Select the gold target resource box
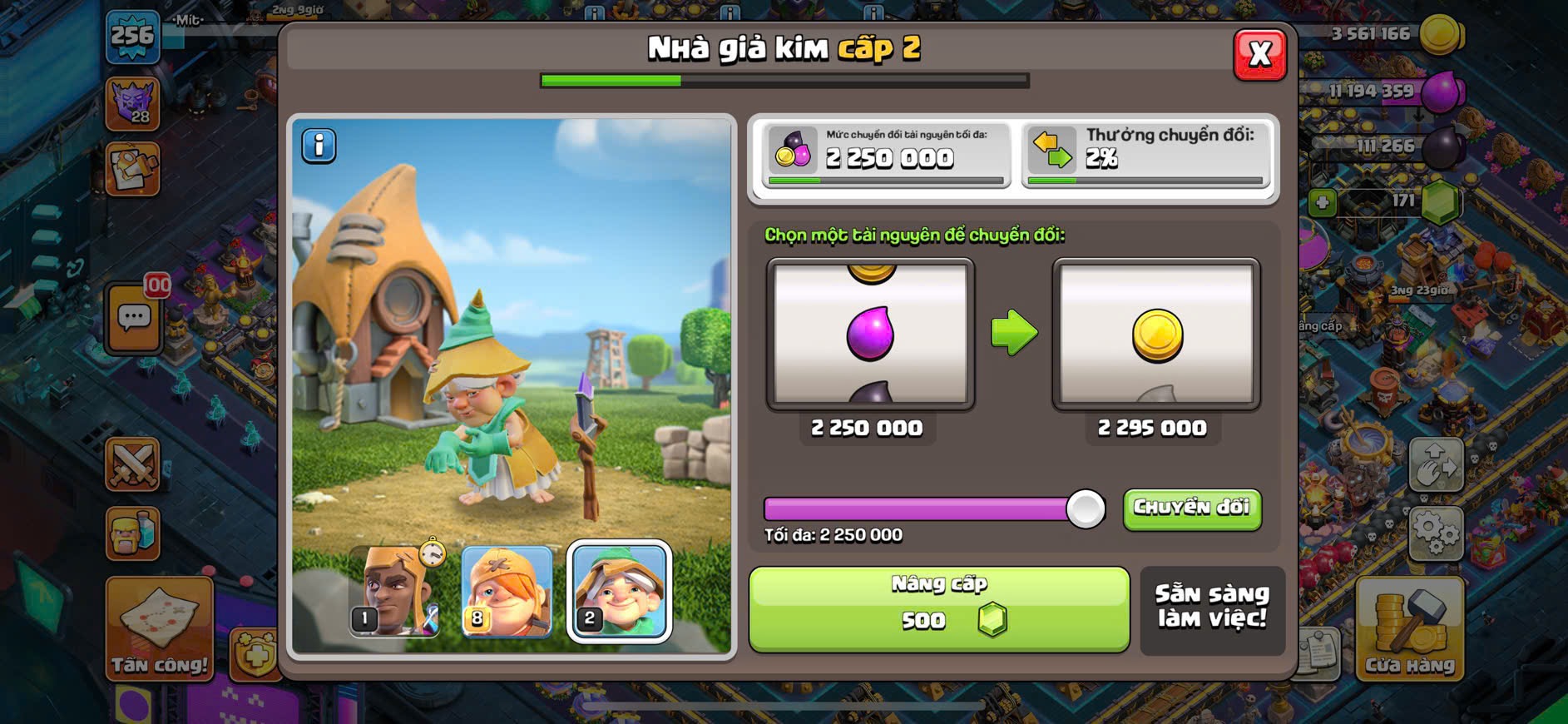1568x724 pixels. (1156, 334)
